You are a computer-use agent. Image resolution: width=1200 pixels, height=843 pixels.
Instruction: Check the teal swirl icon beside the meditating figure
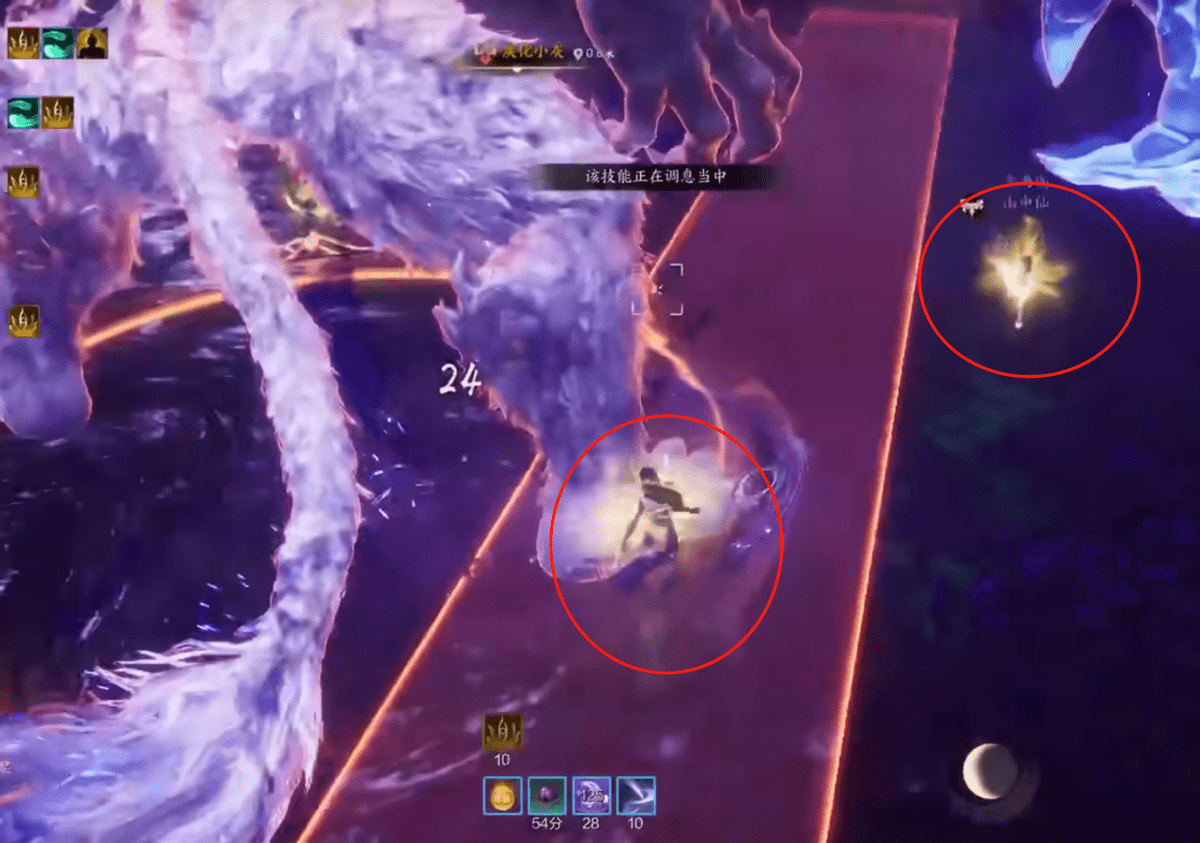point(58,43)
